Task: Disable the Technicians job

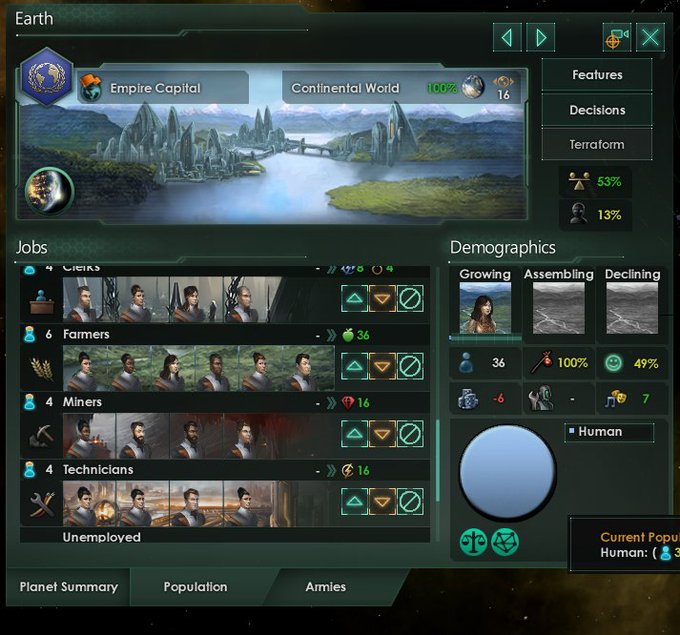Action: click(410, 501)
